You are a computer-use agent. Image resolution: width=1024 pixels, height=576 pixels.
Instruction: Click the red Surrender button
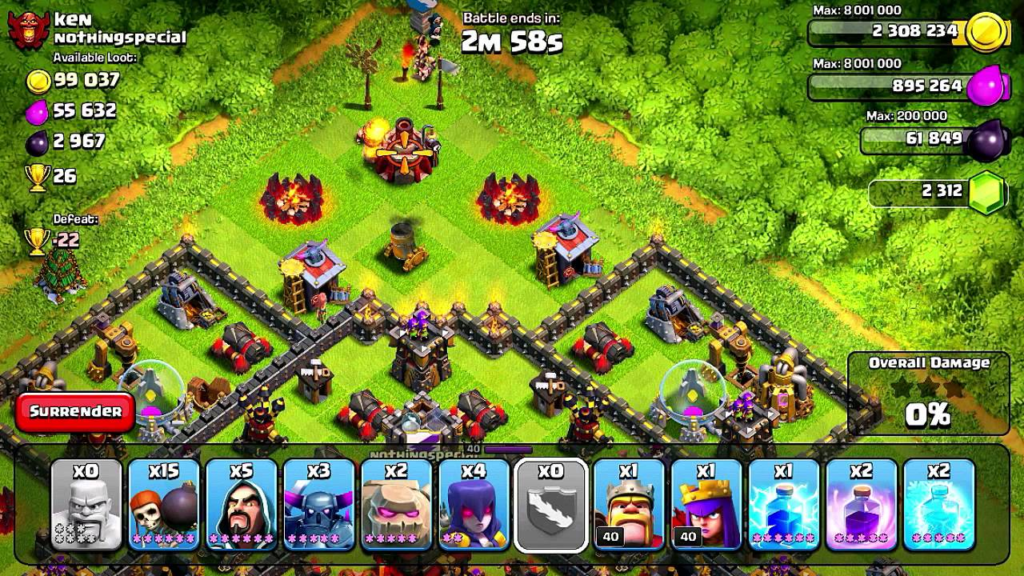[75, 411]
